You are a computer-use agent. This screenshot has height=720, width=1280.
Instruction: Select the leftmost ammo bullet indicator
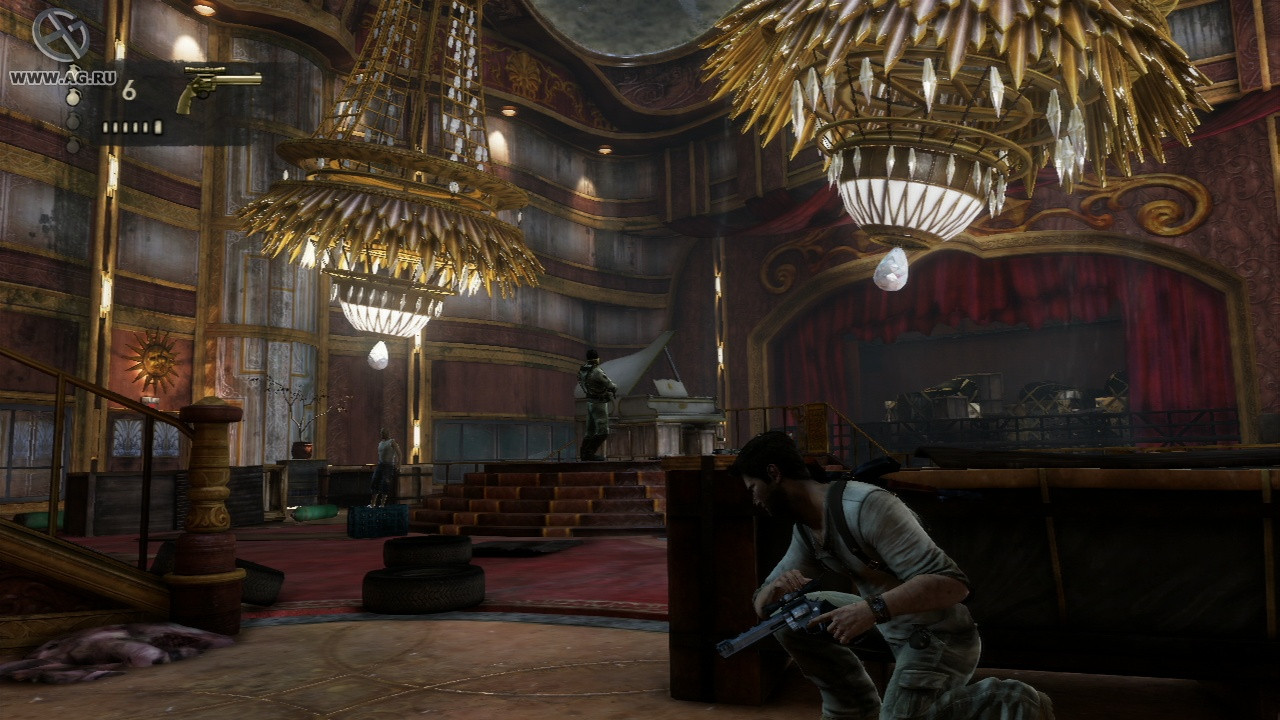click(x=106, y=127)
